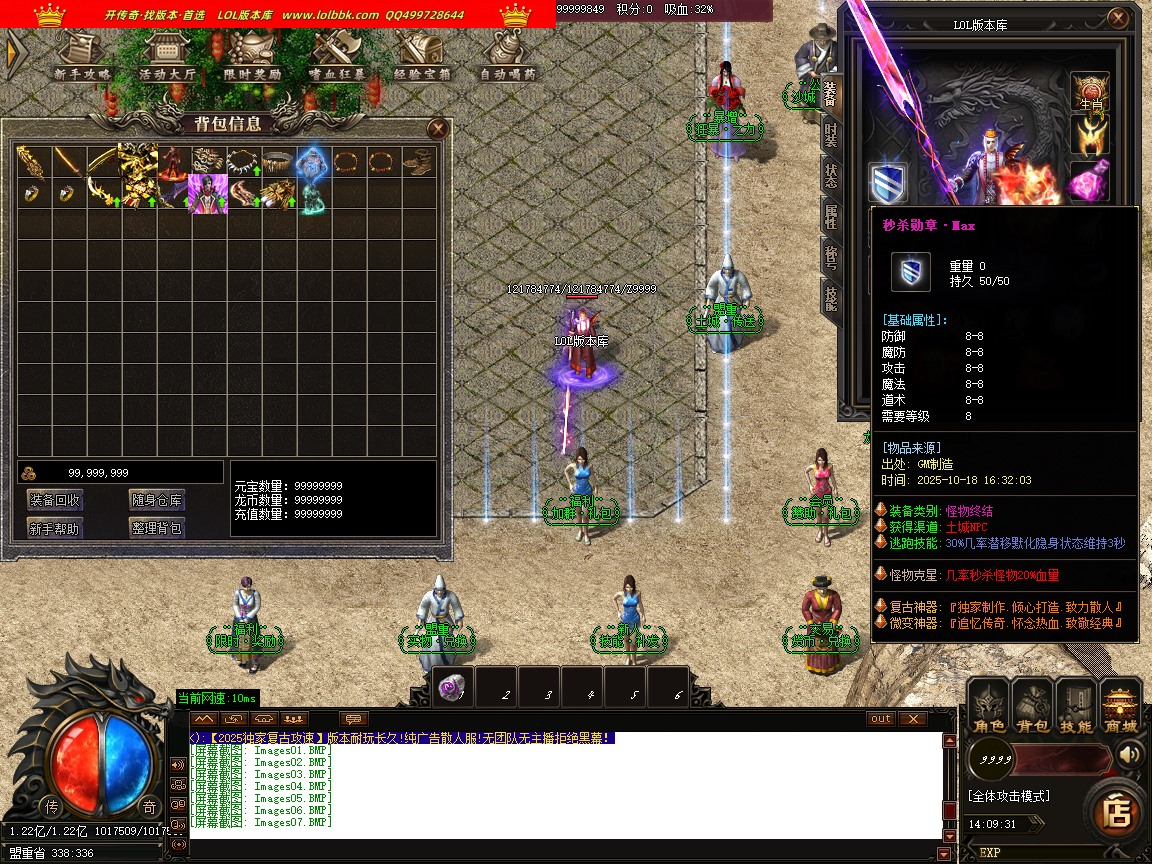Close the 背包信息 backpack window
This screenshot has width=1152, height=864.
[x=437, y=128]
